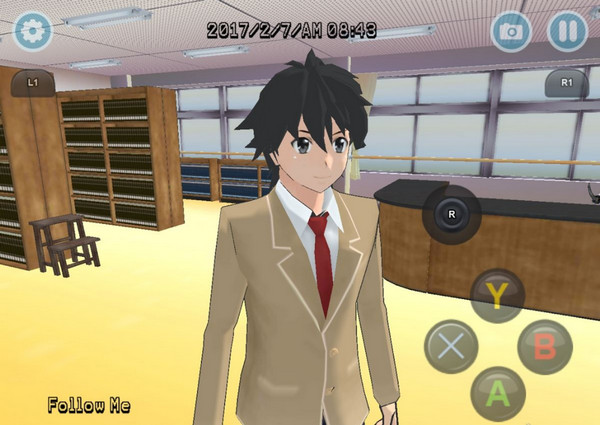Screen dimensions: 600x425
Task: Tap the X action button
Action: (x=451, y=346)
